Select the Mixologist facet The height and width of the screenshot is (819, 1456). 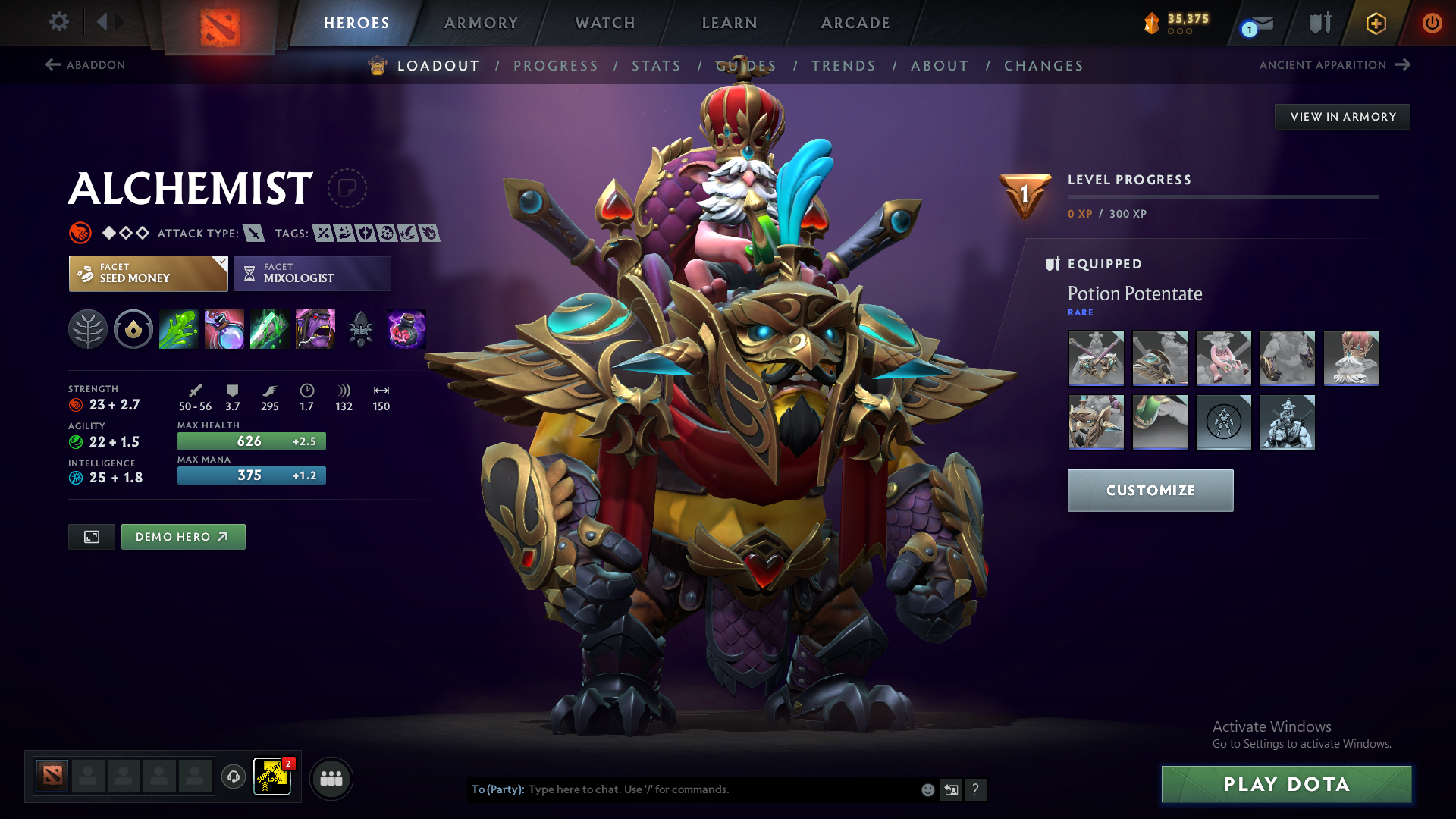(312, 274)
